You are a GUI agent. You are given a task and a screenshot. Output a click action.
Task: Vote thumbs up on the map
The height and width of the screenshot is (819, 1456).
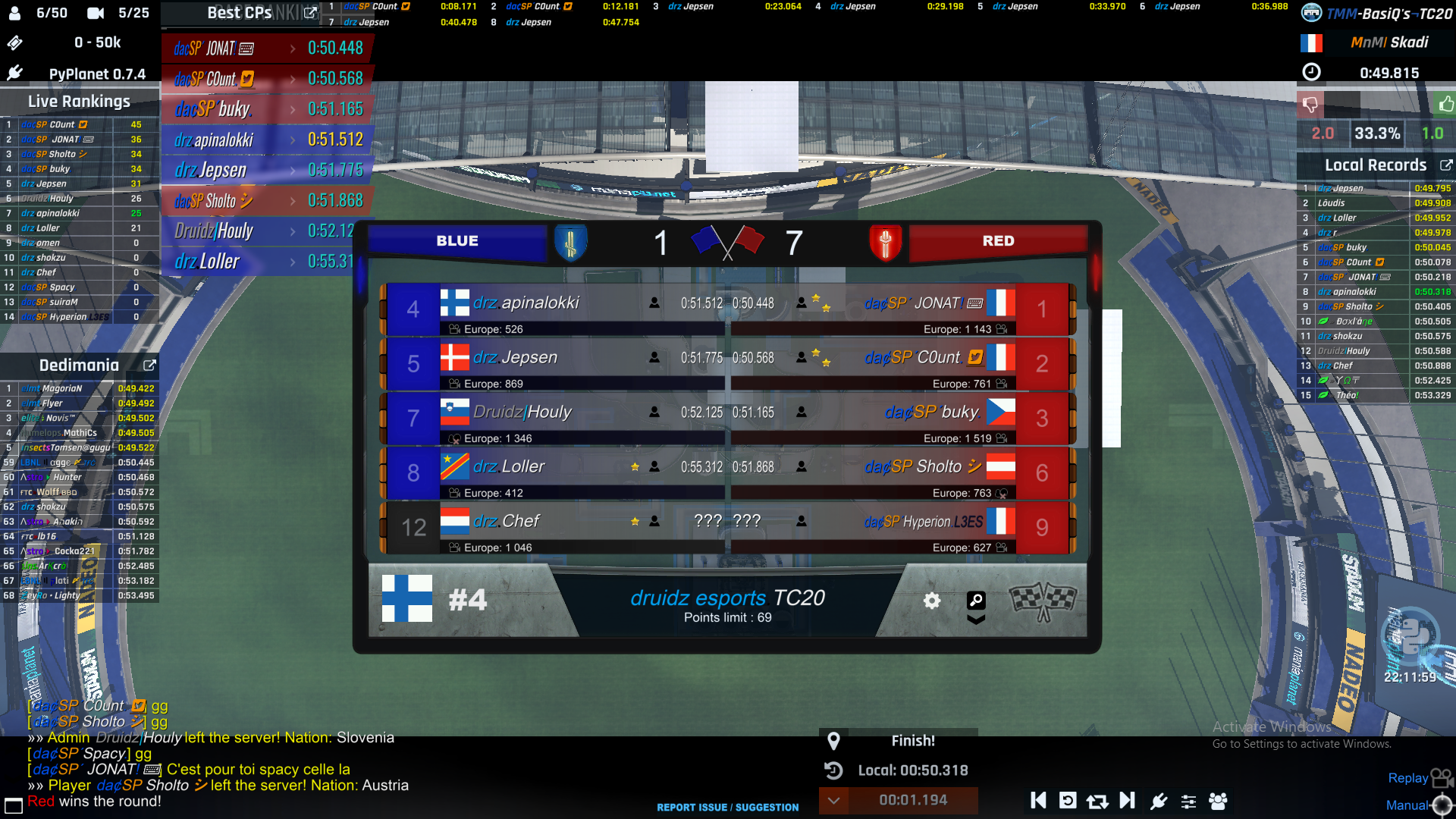point(1445,104)
